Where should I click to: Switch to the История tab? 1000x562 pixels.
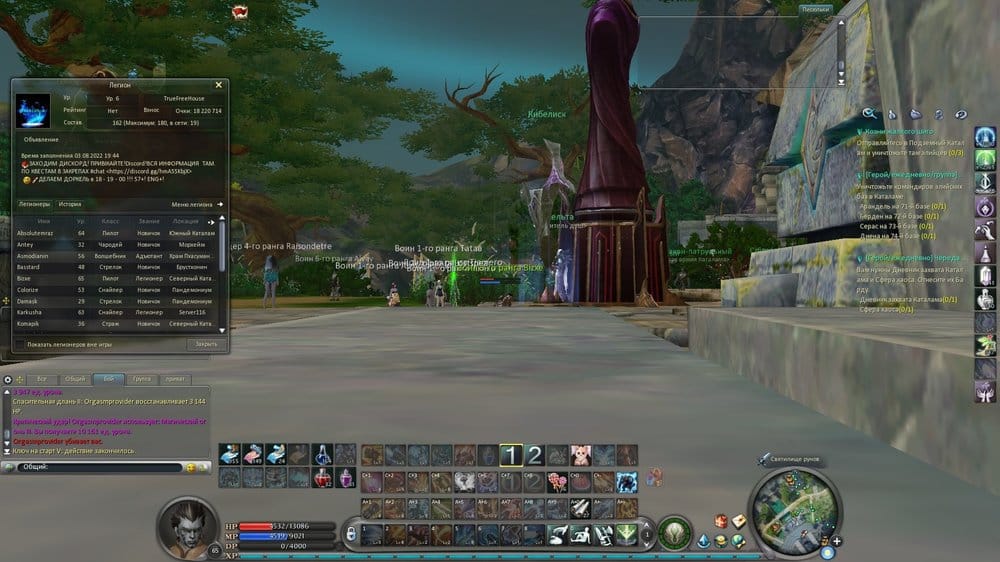(x=69, y=204)
